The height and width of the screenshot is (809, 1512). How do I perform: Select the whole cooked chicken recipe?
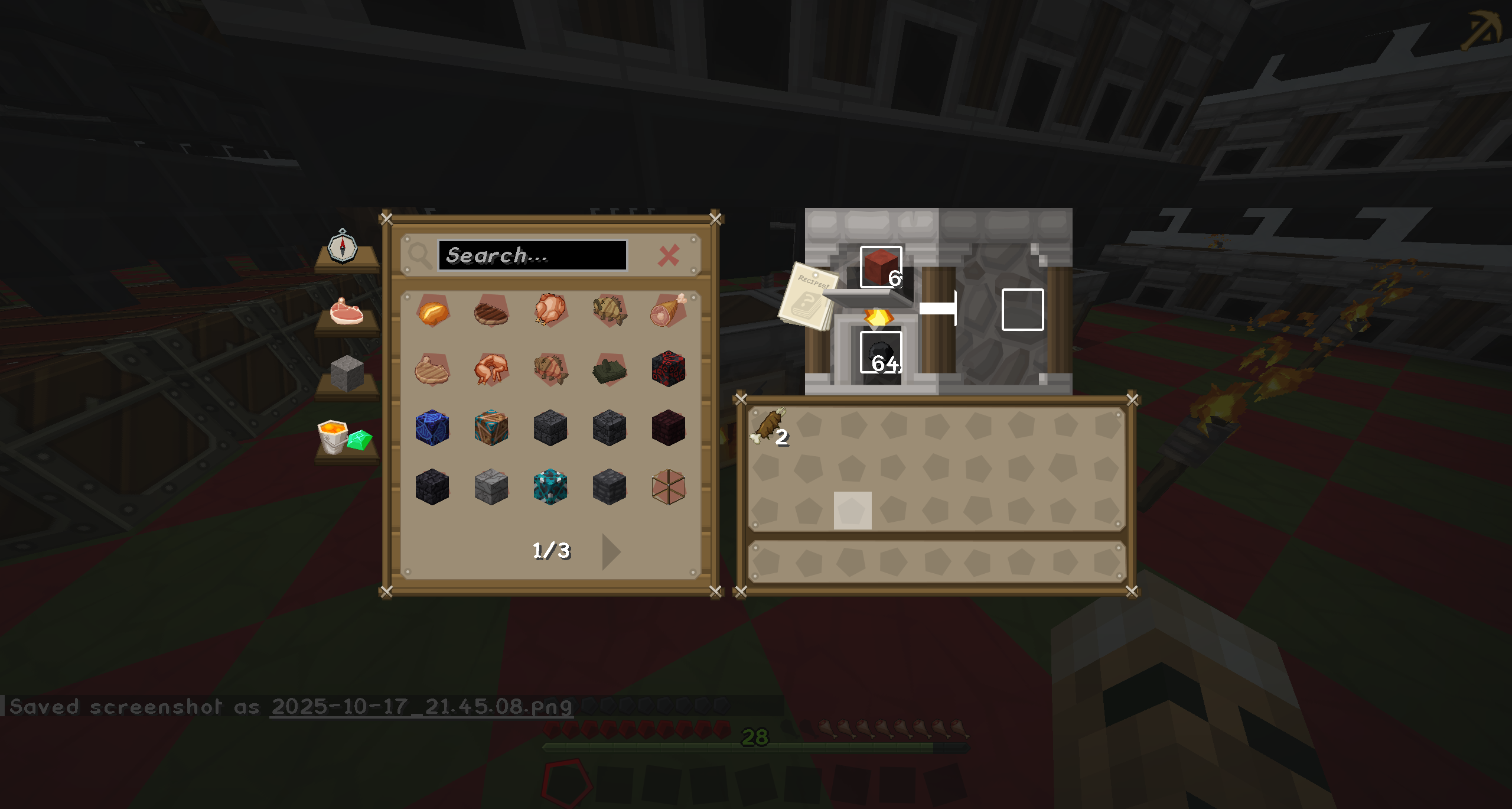pyautogui.click(x=550, y=310)
